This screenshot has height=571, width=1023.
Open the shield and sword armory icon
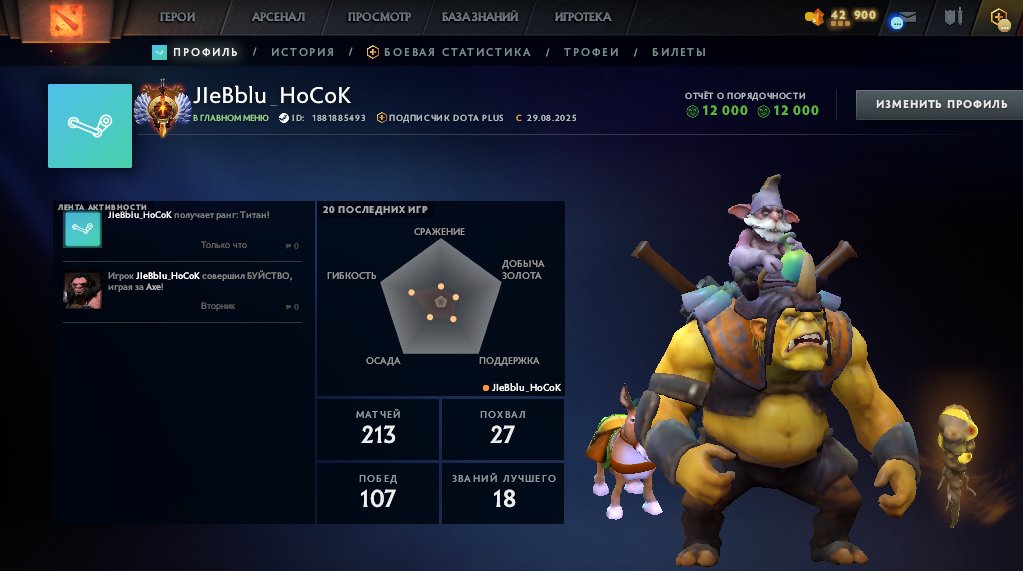(953, 17)
